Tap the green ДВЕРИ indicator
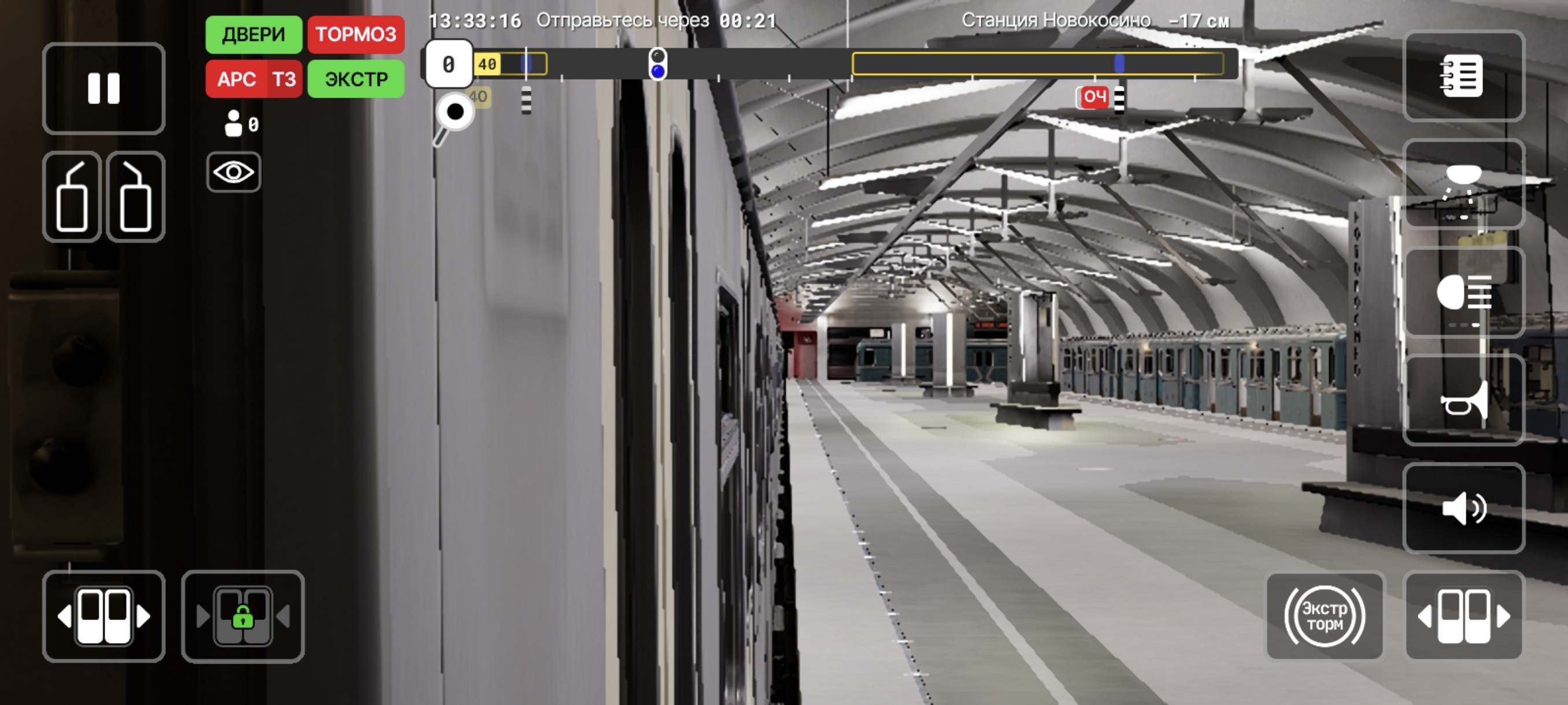 253,34
